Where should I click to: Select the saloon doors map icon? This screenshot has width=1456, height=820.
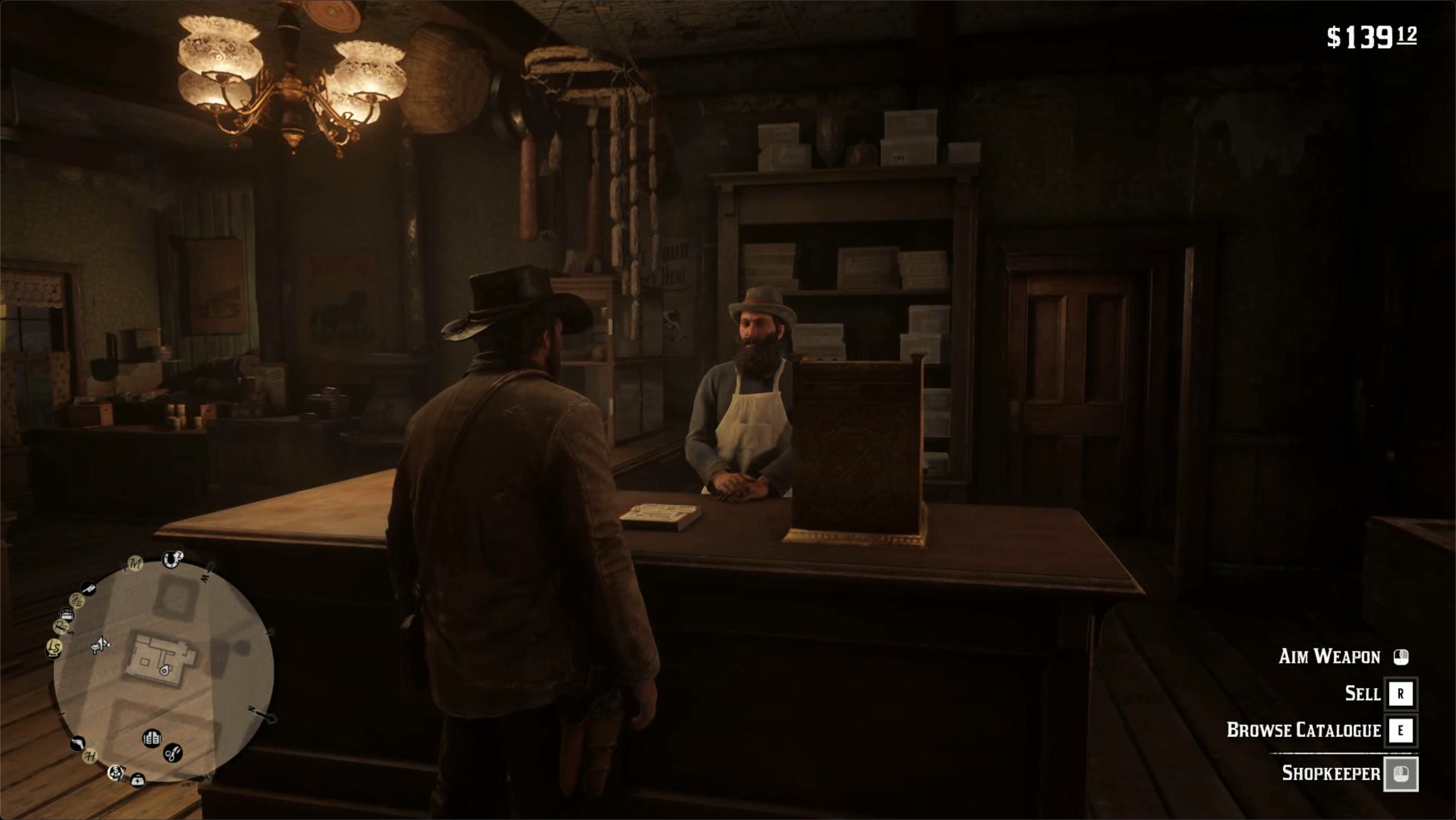pyautogui.click(x=152, y=738)
